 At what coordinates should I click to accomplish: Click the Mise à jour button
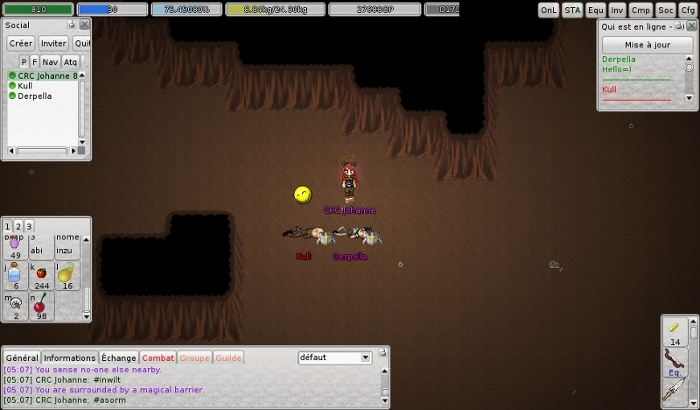[x=645, y=45]
